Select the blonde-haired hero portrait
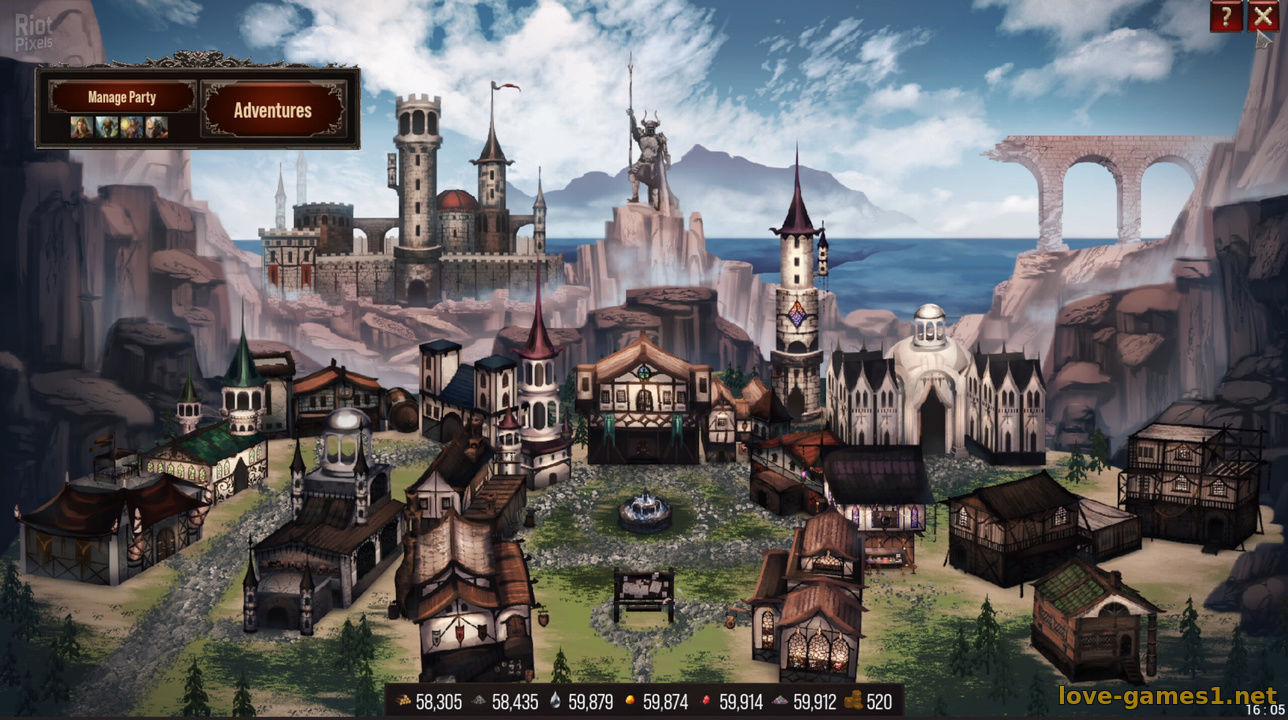The image size is (1288, 720). pos(82,127)
